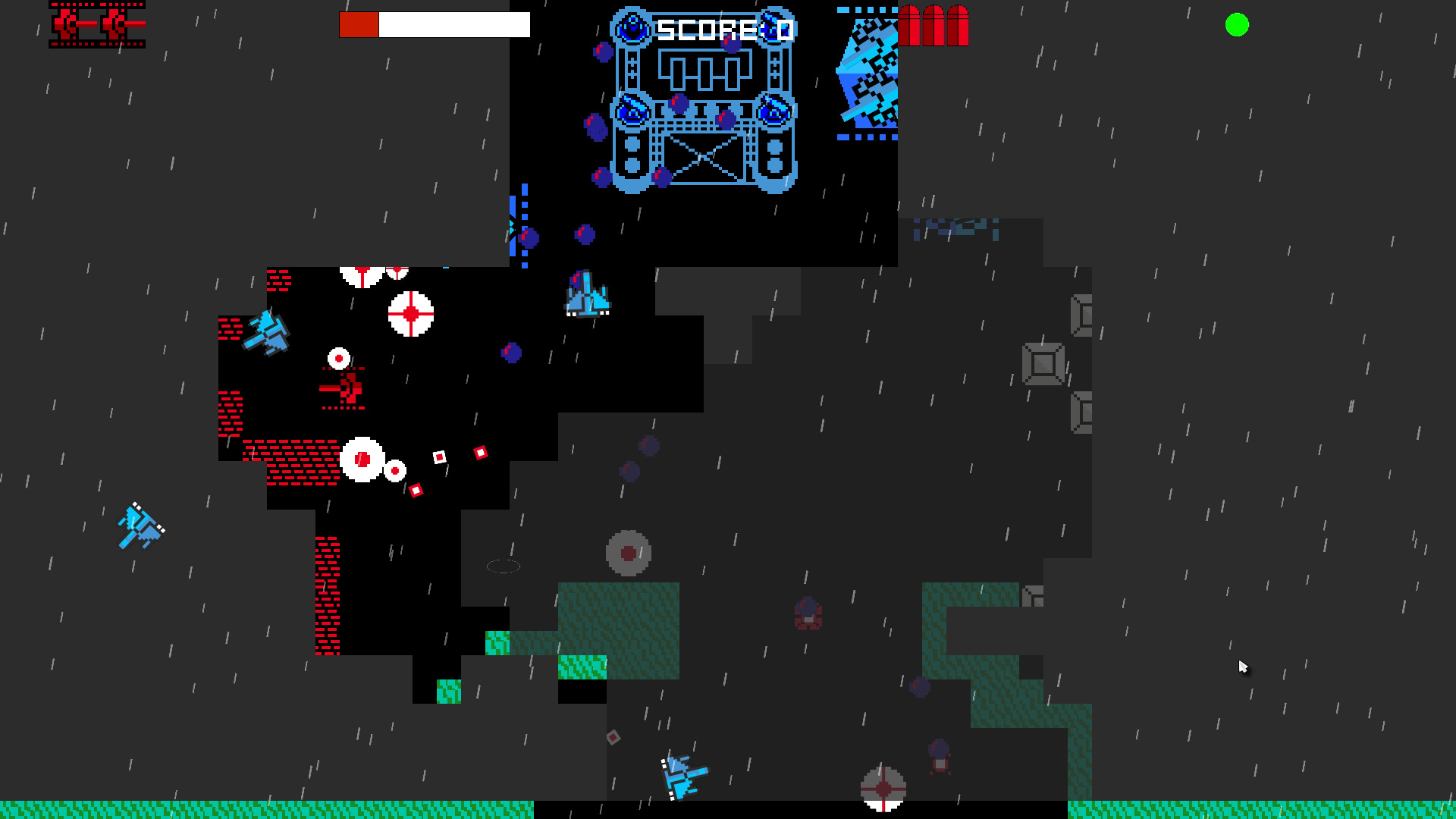This screenshot has width=1456, height=819.
Task: Click the right blue turret dome on the fortress
Action: (774, 110)
